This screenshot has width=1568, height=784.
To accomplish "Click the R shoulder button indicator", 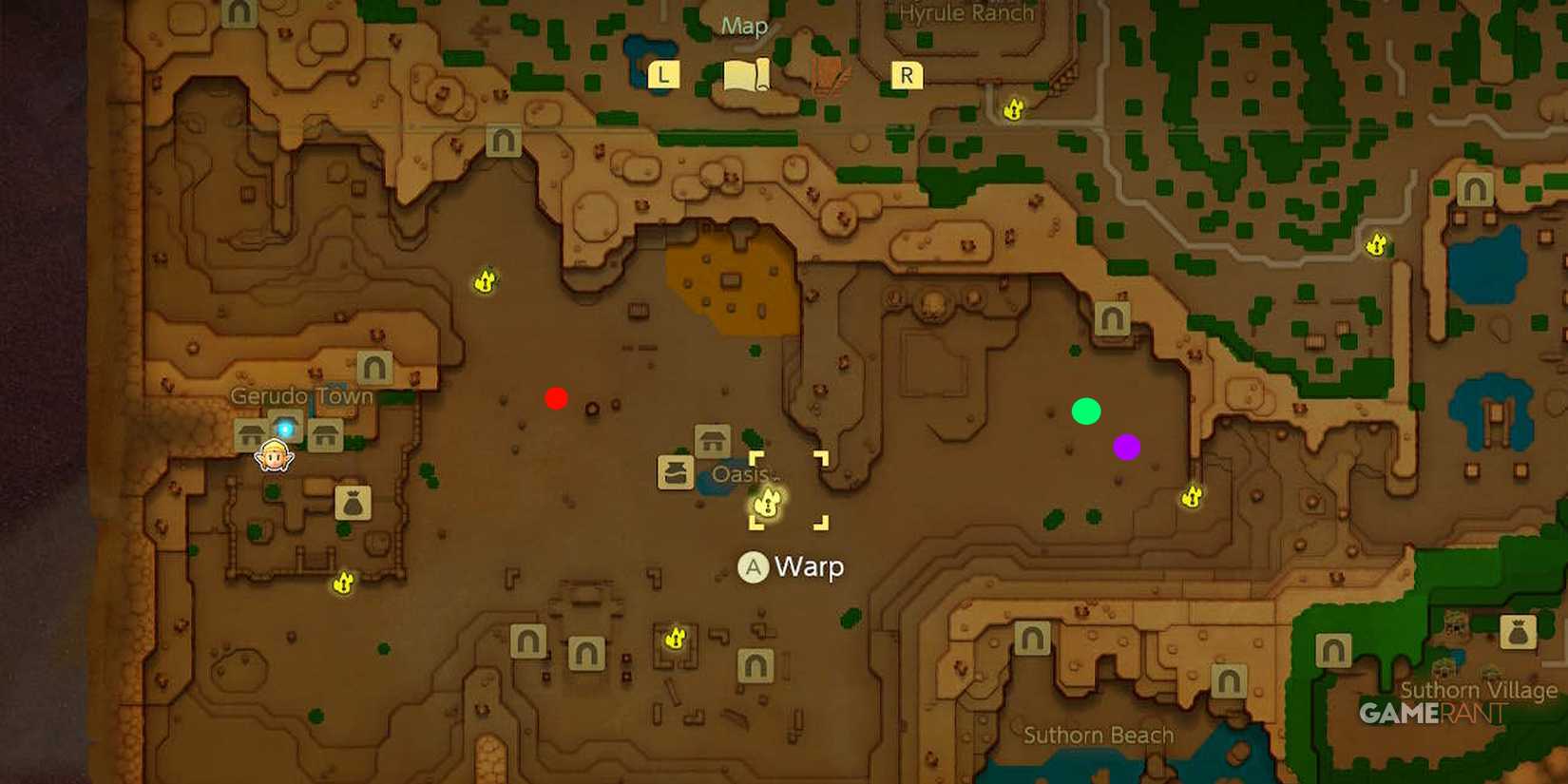I will pyautogui.click(x=908, y=73).
